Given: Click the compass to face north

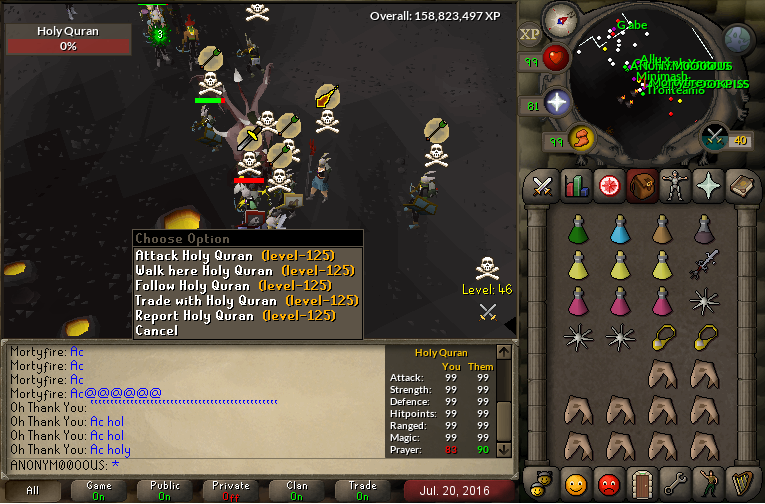Looking at the screenshot, I should (x=559, y=19).
